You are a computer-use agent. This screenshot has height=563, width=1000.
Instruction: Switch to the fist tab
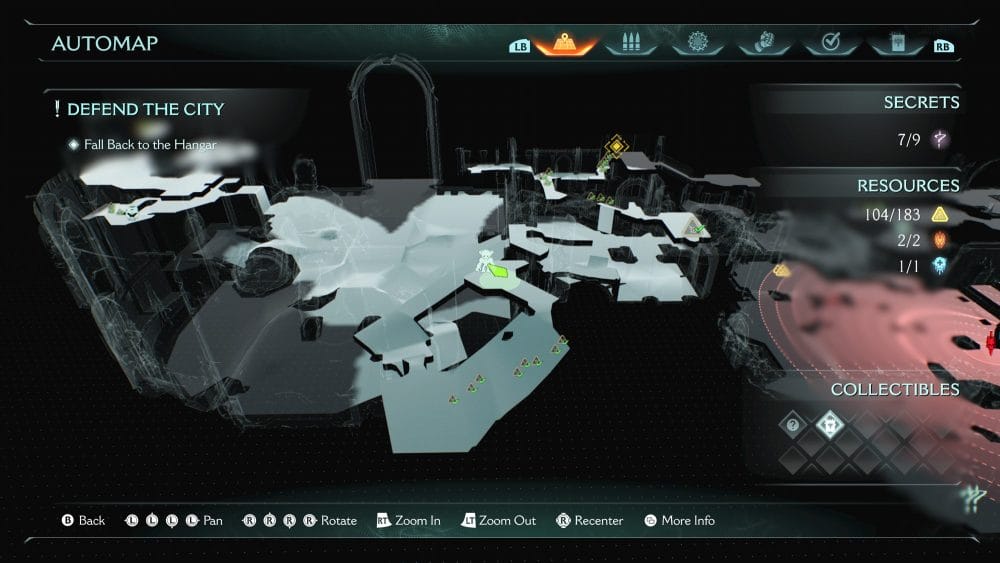click(x=762, y=44)
